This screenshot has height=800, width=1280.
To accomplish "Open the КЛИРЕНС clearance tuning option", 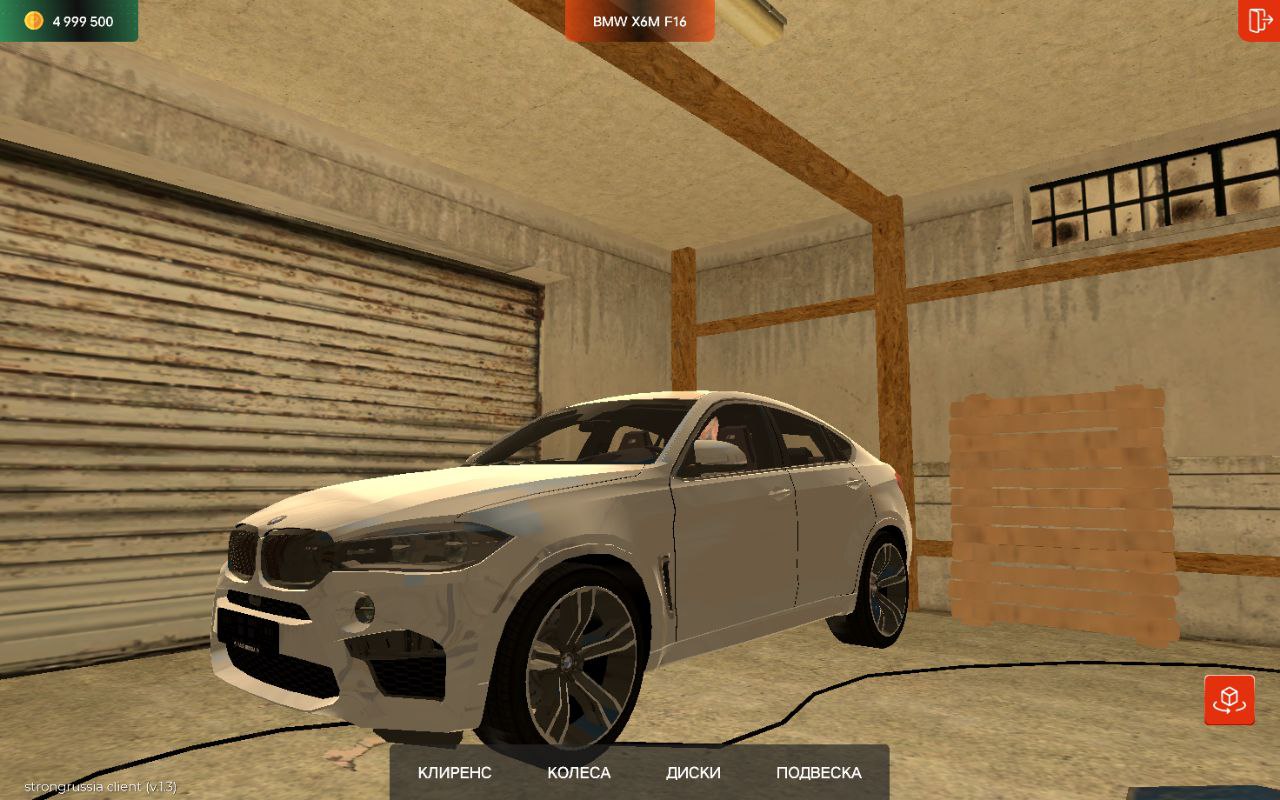I will pos(454,773).
